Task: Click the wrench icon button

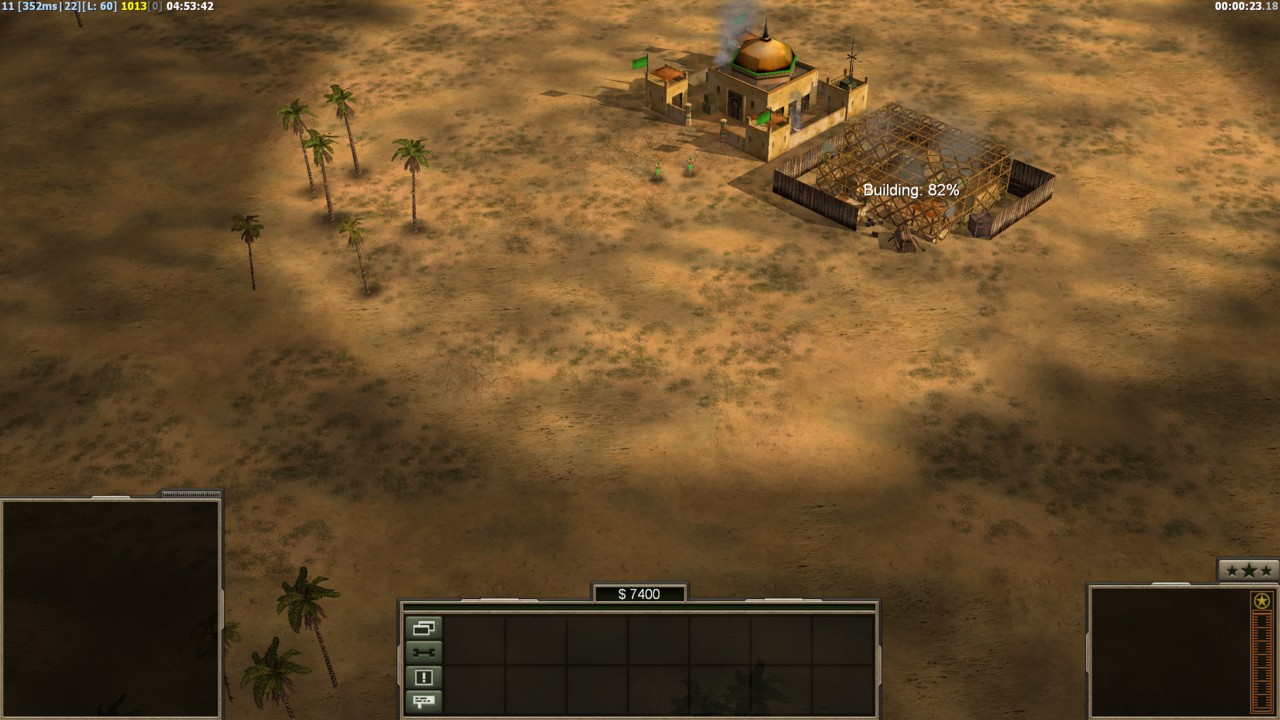Action: 423,653
